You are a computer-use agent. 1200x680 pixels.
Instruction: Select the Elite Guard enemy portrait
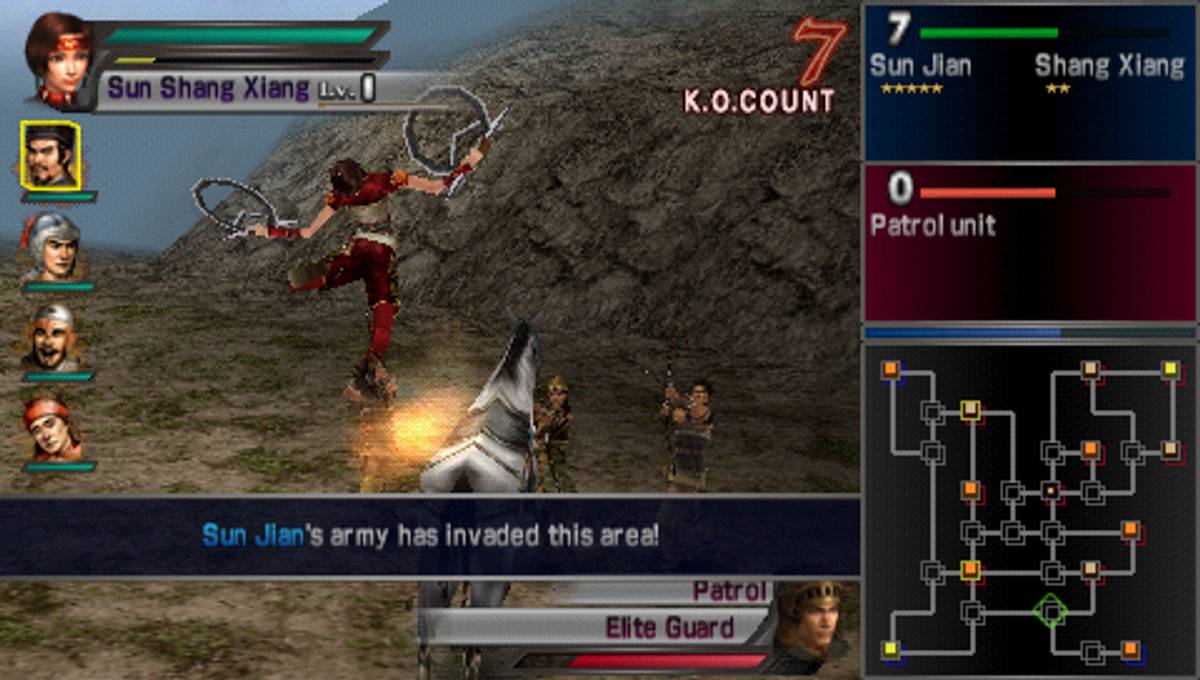pos(812,624)
